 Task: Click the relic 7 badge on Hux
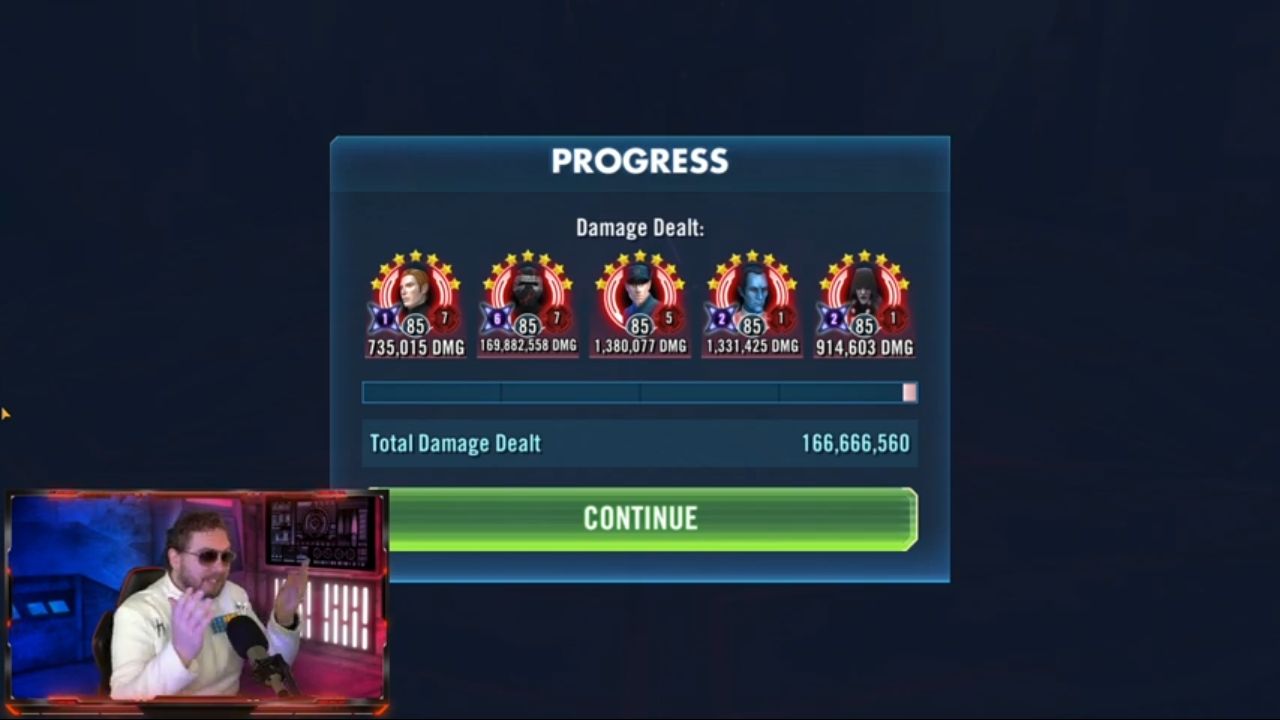coord(447,318)
